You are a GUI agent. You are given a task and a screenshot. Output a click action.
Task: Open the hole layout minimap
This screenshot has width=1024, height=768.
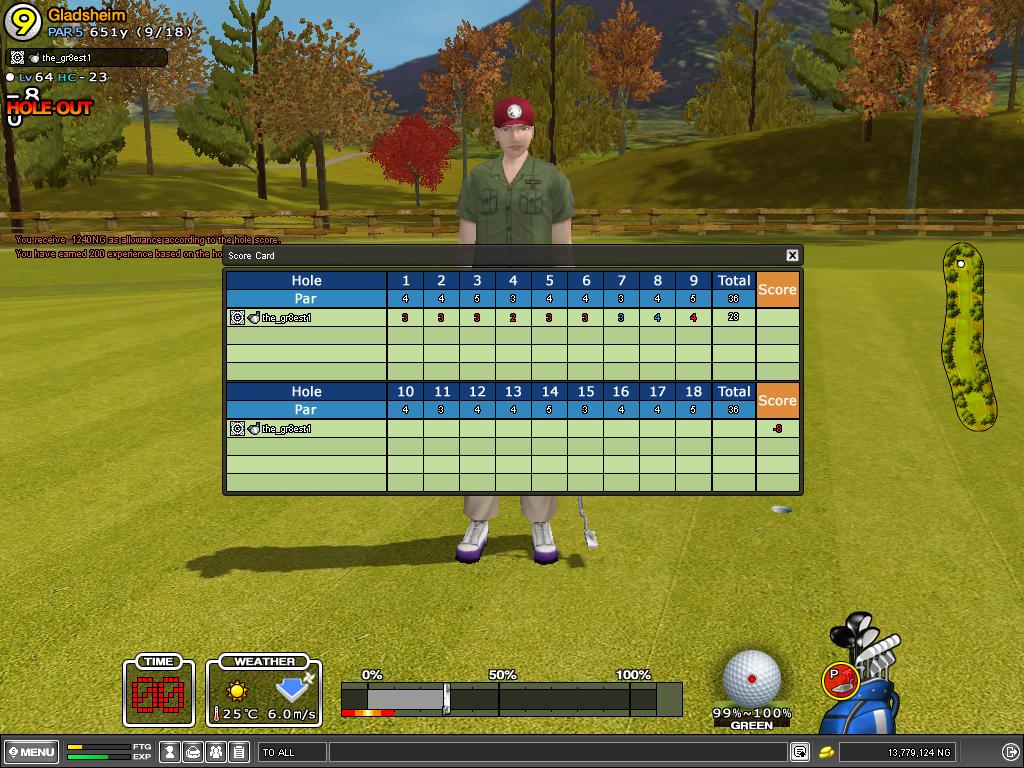[x=967, y=336]
